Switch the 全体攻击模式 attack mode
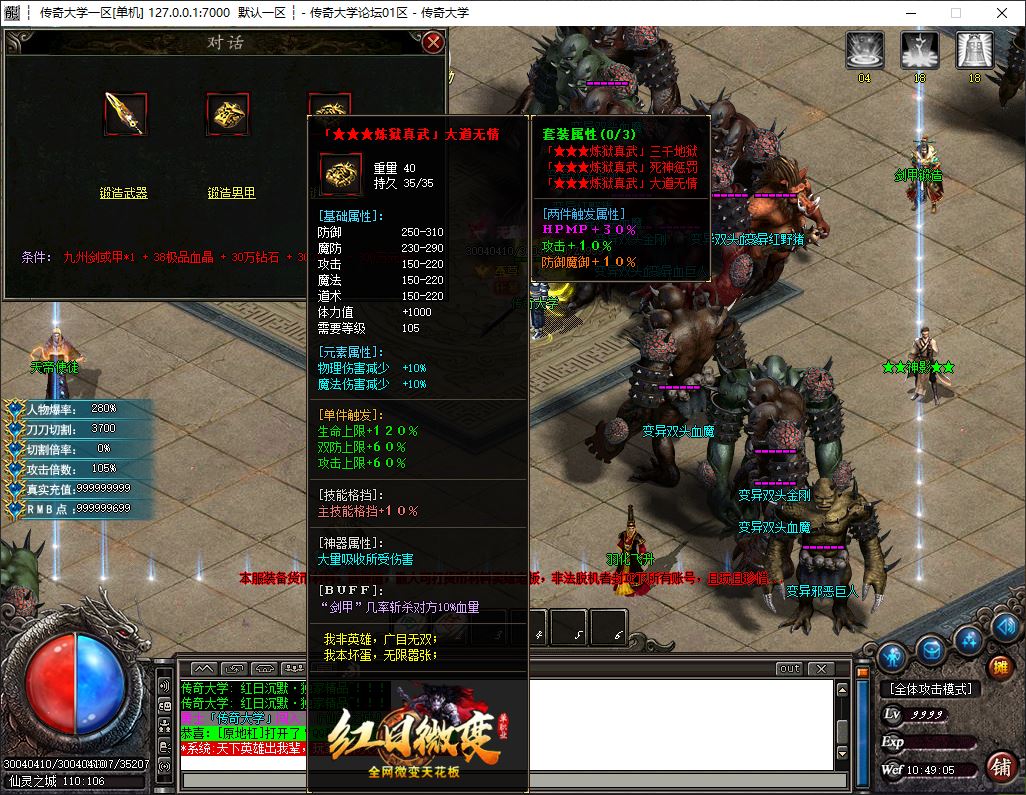This screenshot has width=1026, height=795. [x=930, y=689]
